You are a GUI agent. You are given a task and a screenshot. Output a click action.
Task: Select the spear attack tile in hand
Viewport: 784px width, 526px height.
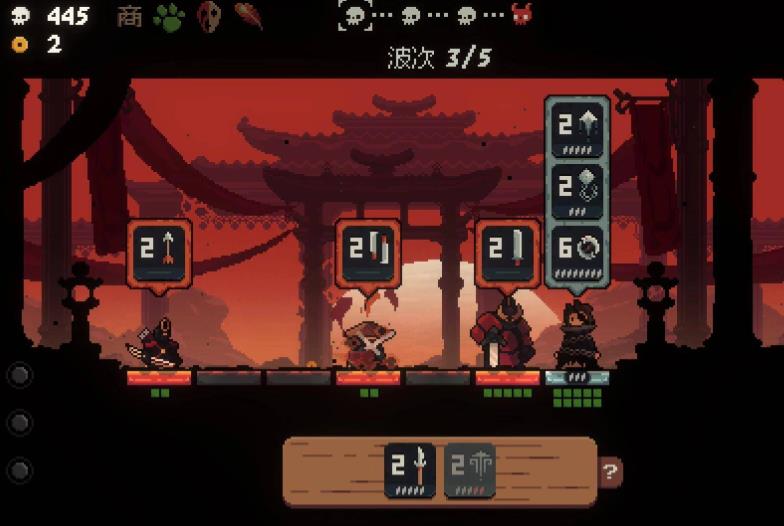410,470
